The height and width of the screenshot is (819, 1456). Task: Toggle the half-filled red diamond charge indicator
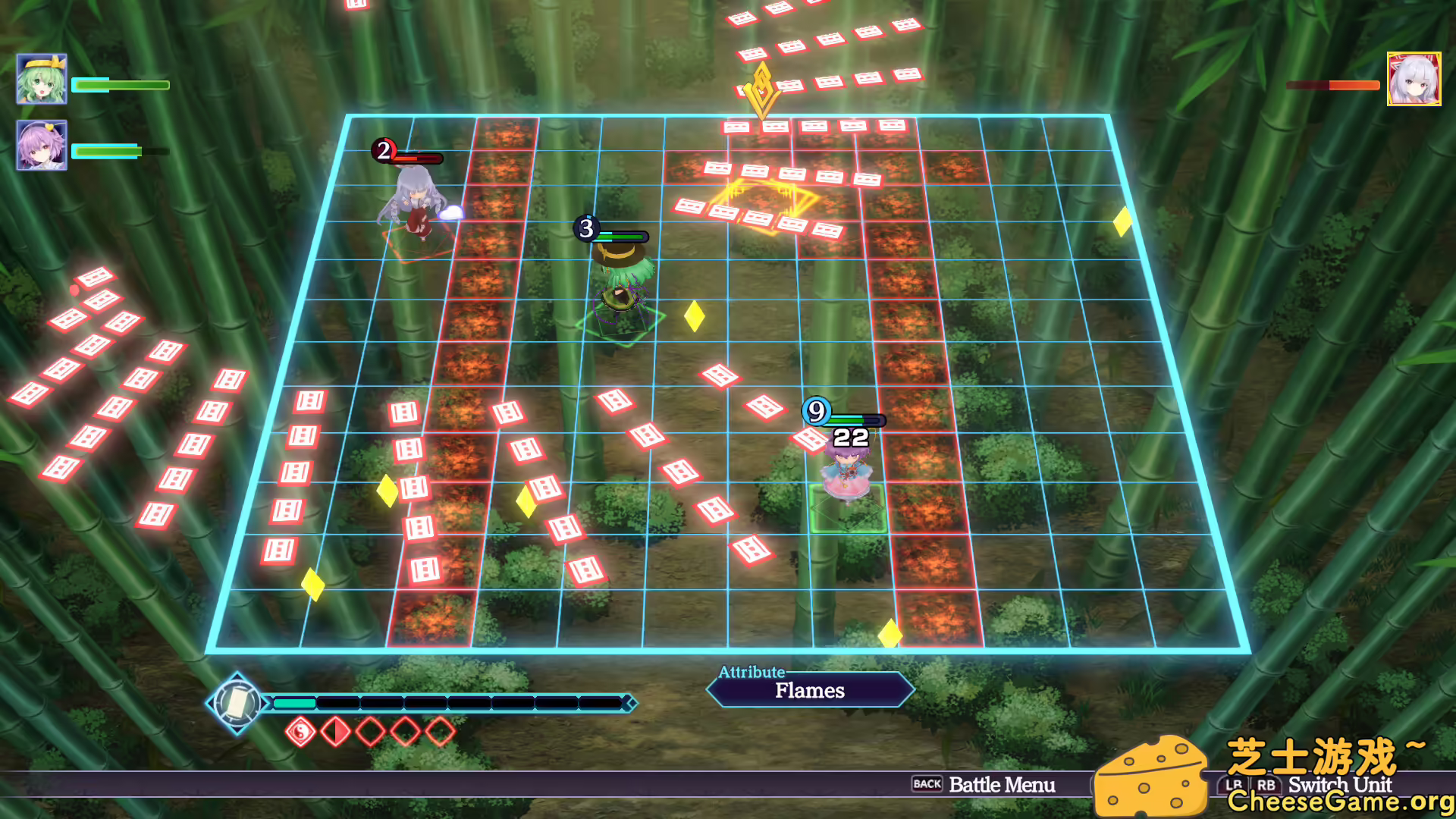pyautogui.click(x=334, y=730)
